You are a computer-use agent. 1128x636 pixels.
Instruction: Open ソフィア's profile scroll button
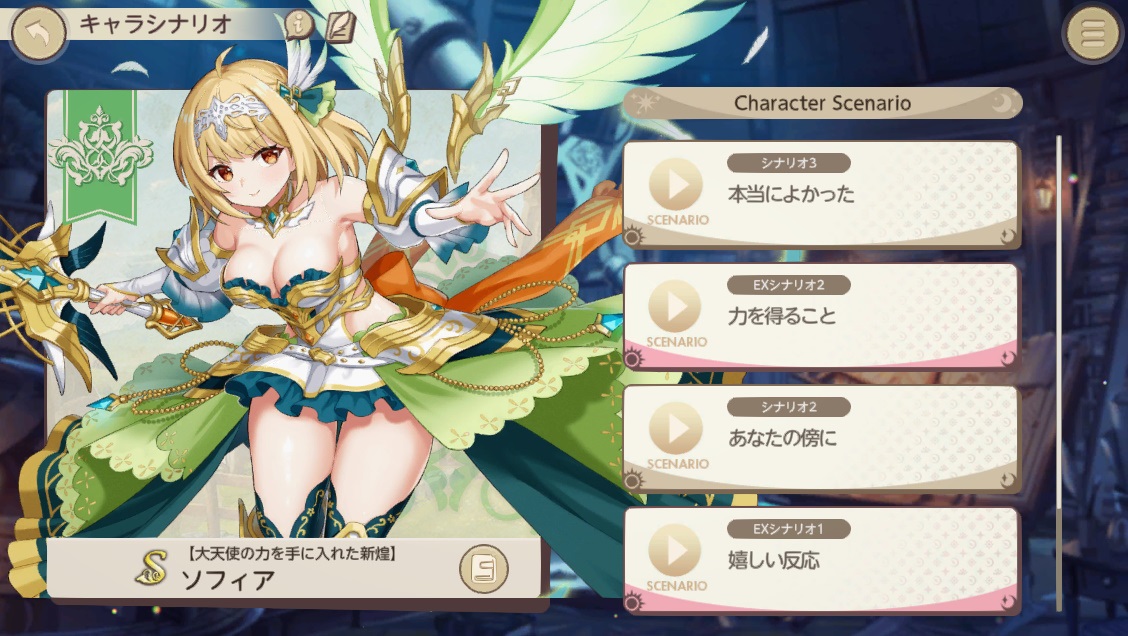[x=484, y=569]
